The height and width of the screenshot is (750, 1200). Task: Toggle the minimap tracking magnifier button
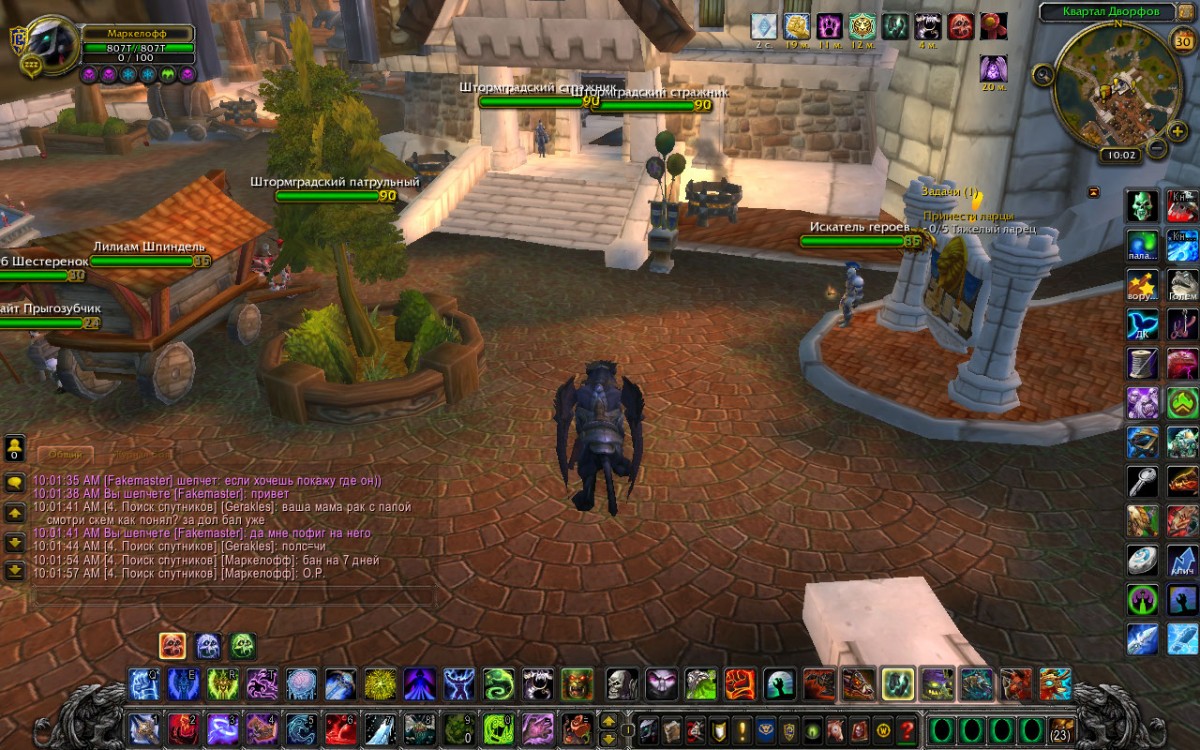[1044, 73]
